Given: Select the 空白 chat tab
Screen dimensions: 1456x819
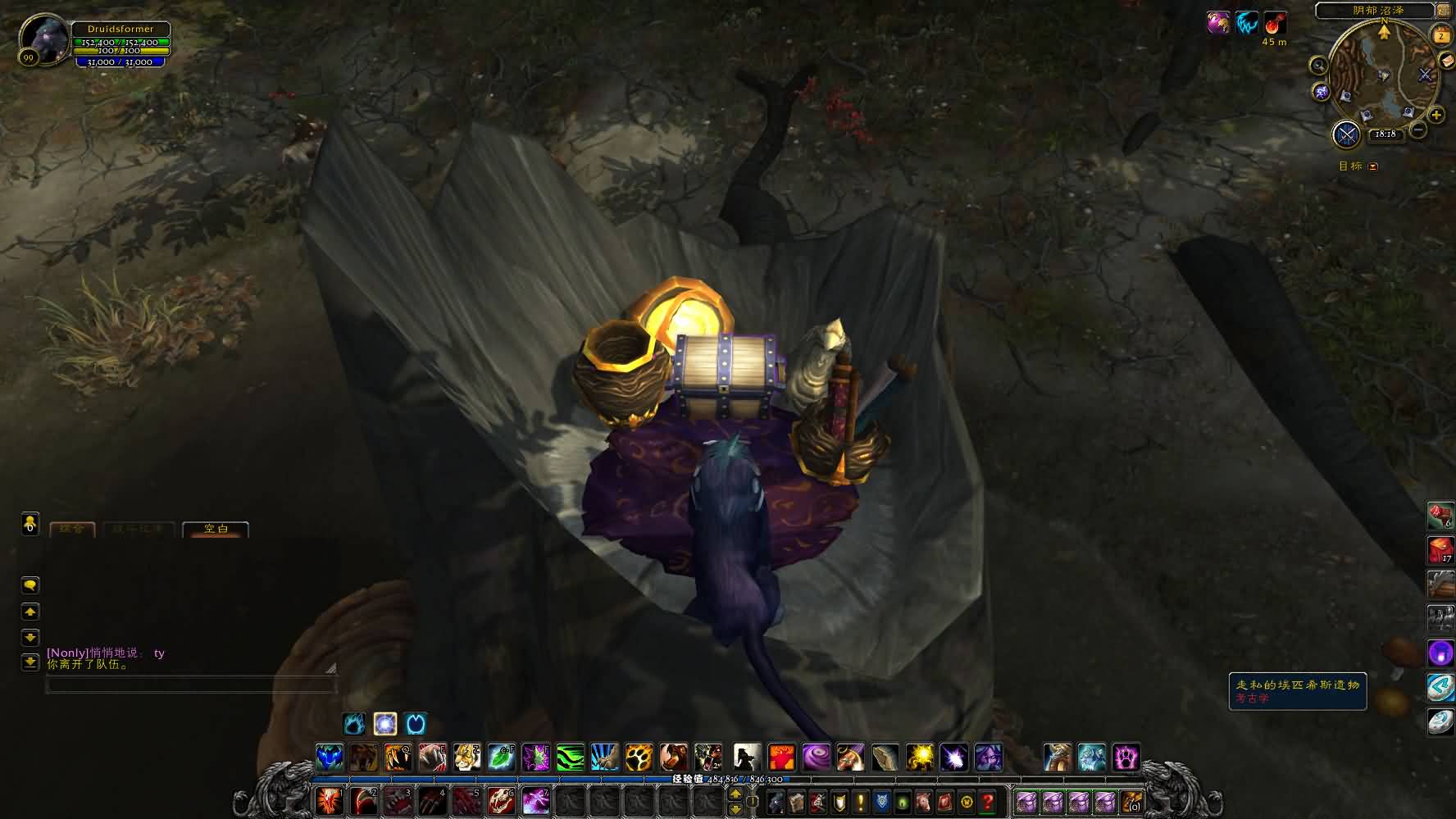Looking at the screenshot, I should [216, 529].
